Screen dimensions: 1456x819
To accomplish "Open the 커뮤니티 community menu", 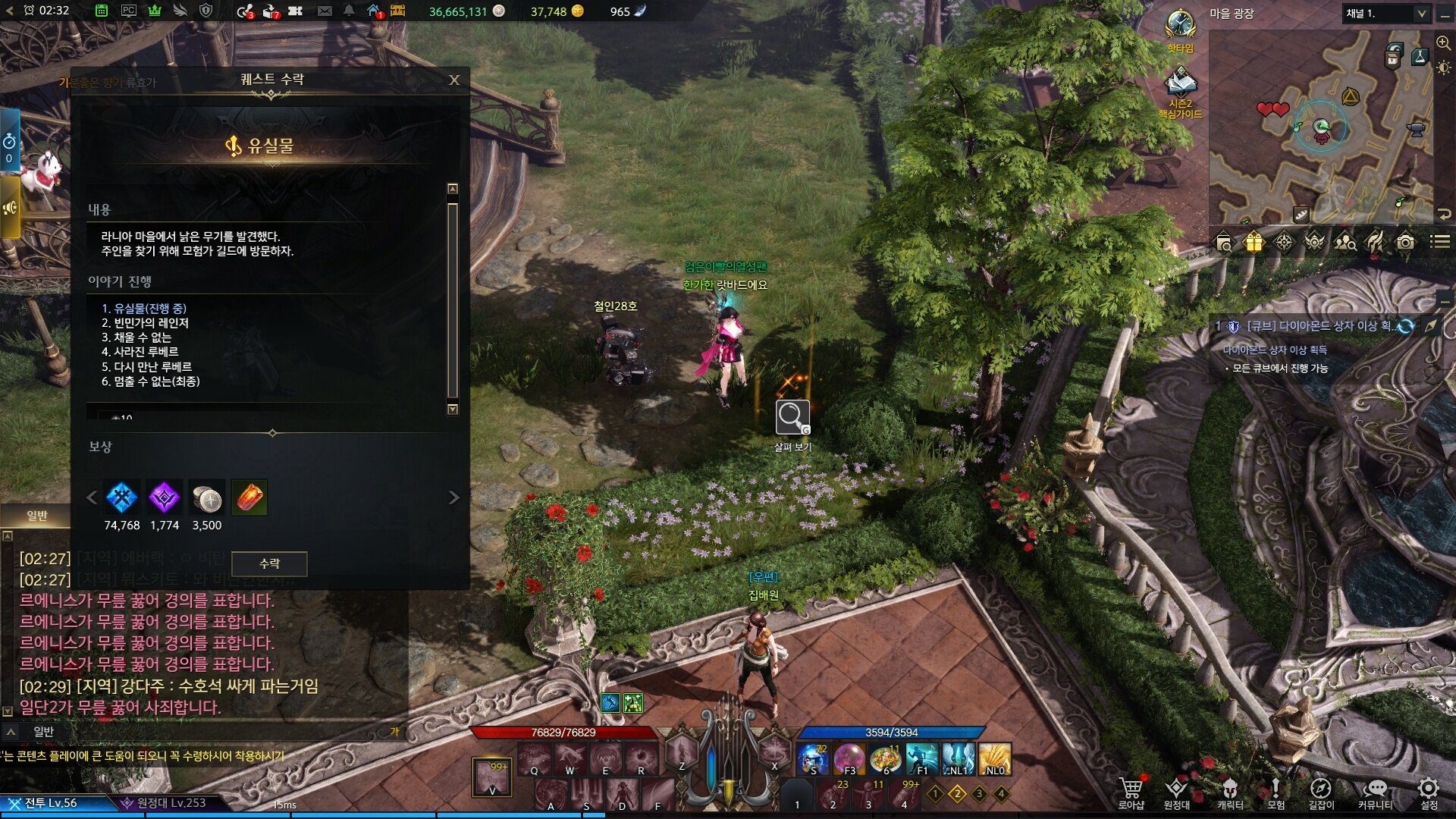I will click(x=1375, y=789).
